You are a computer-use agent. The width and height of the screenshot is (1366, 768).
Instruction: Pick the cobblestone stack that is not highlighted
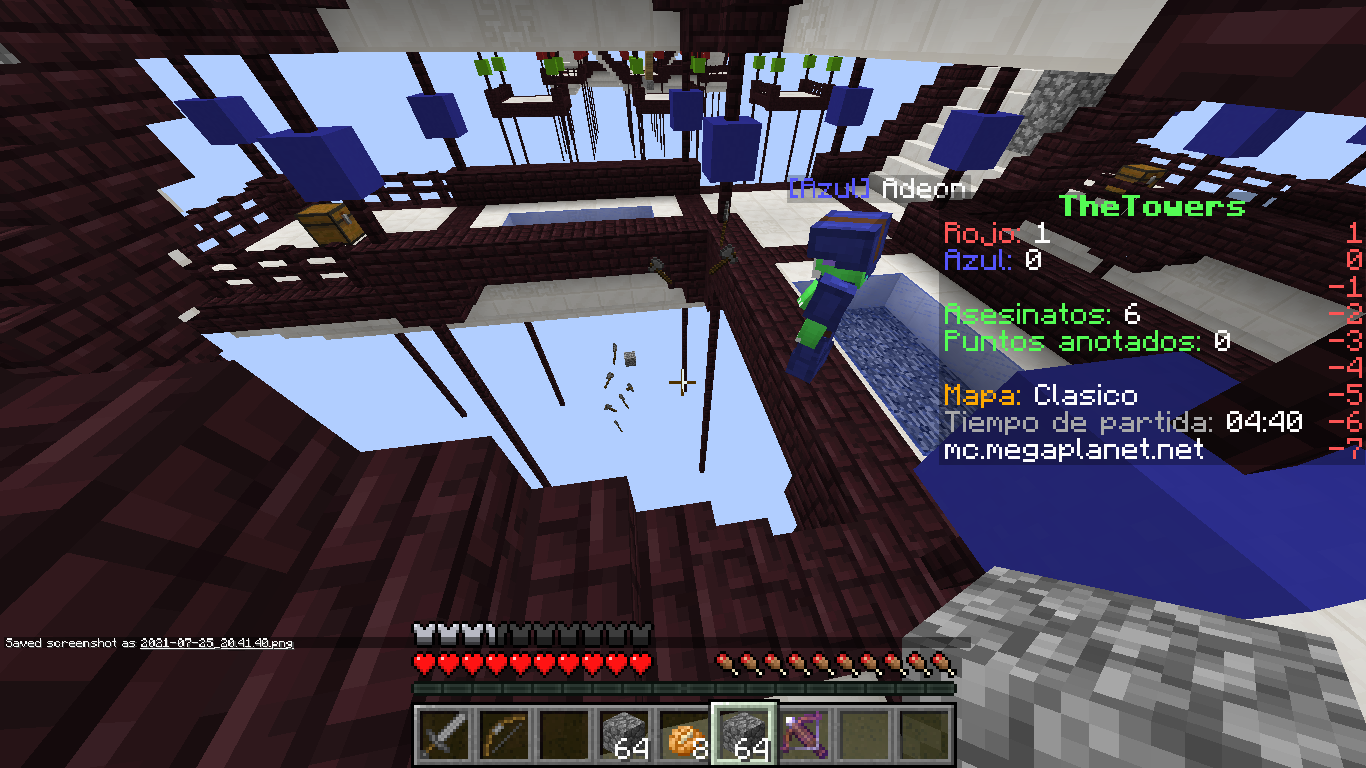click(x=622, y=734)
